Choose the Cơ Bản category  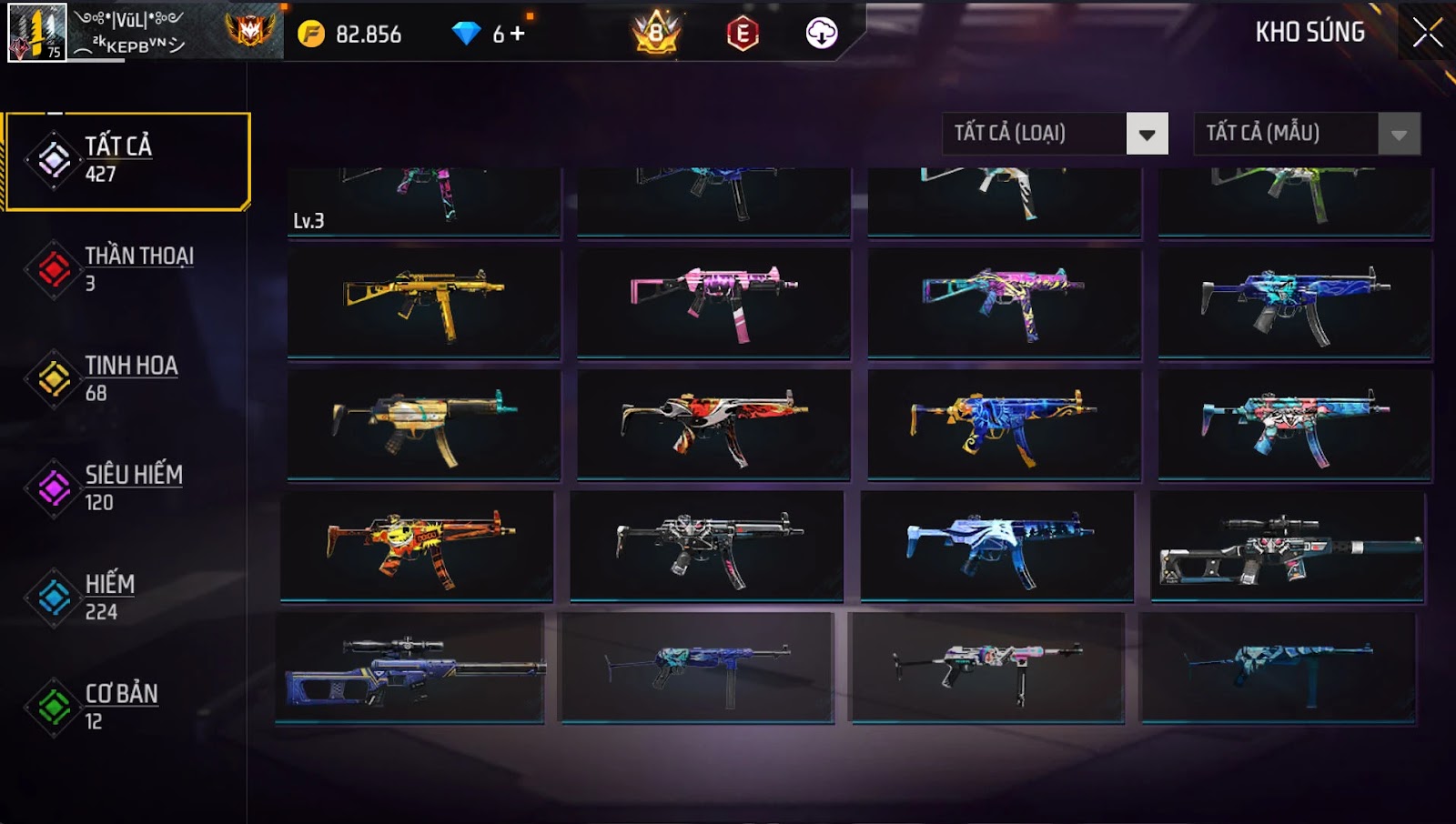tap(127, 706)
